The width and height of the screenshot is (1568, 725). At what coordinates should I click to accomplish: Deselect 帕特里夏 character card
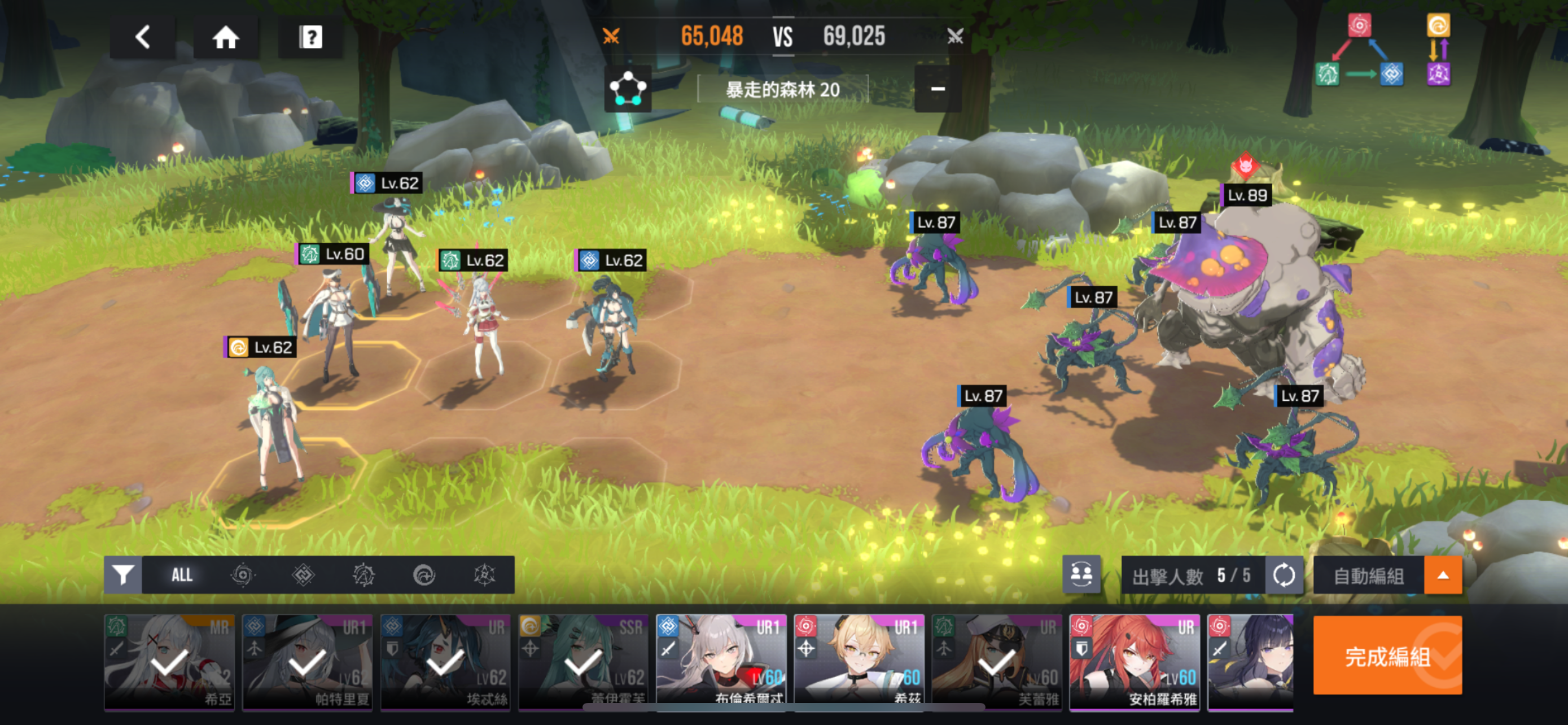coord(308,662)
